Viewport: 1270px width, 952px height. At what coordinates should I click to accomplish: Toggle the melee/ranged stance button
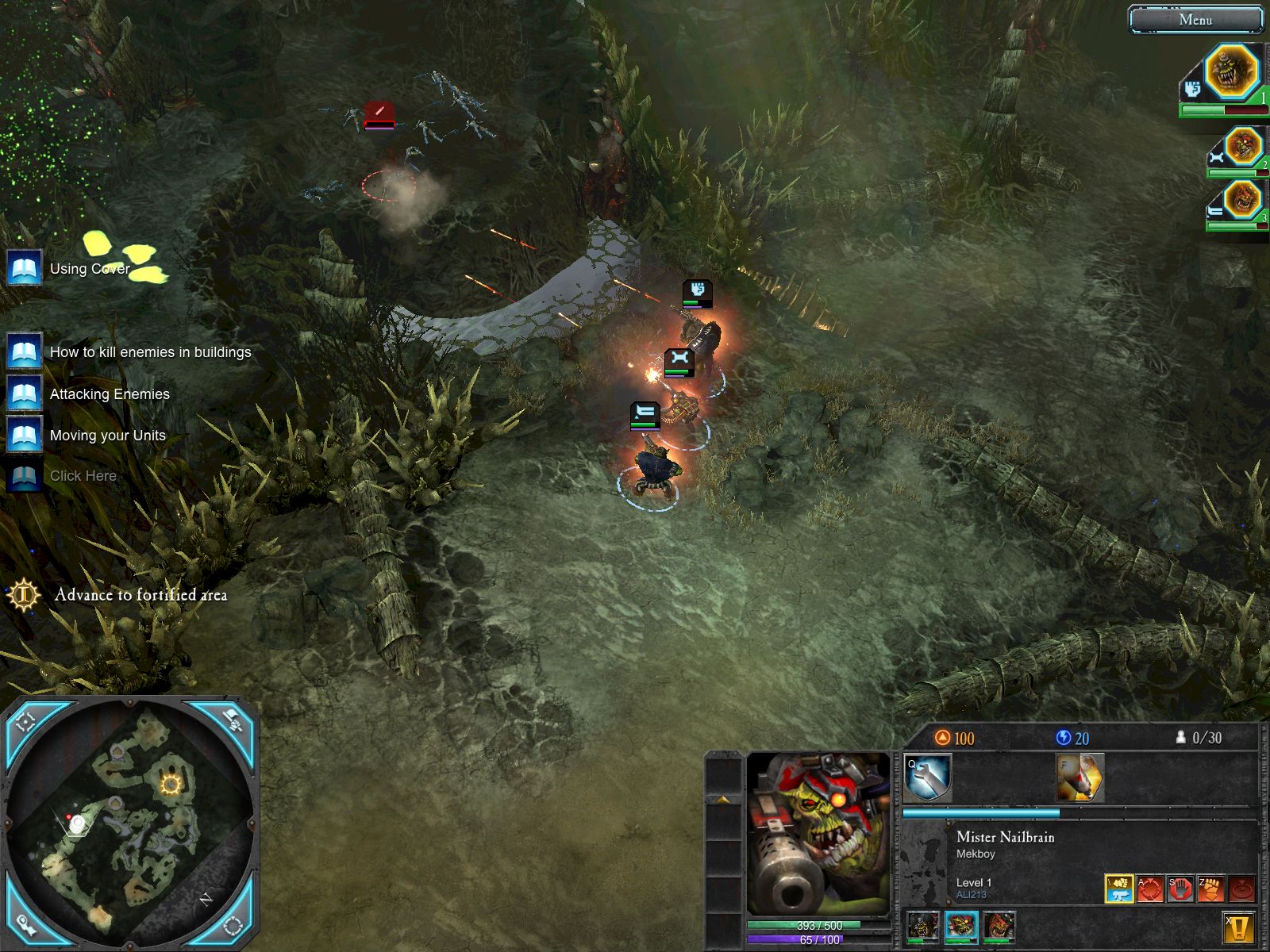point(1119,888)
